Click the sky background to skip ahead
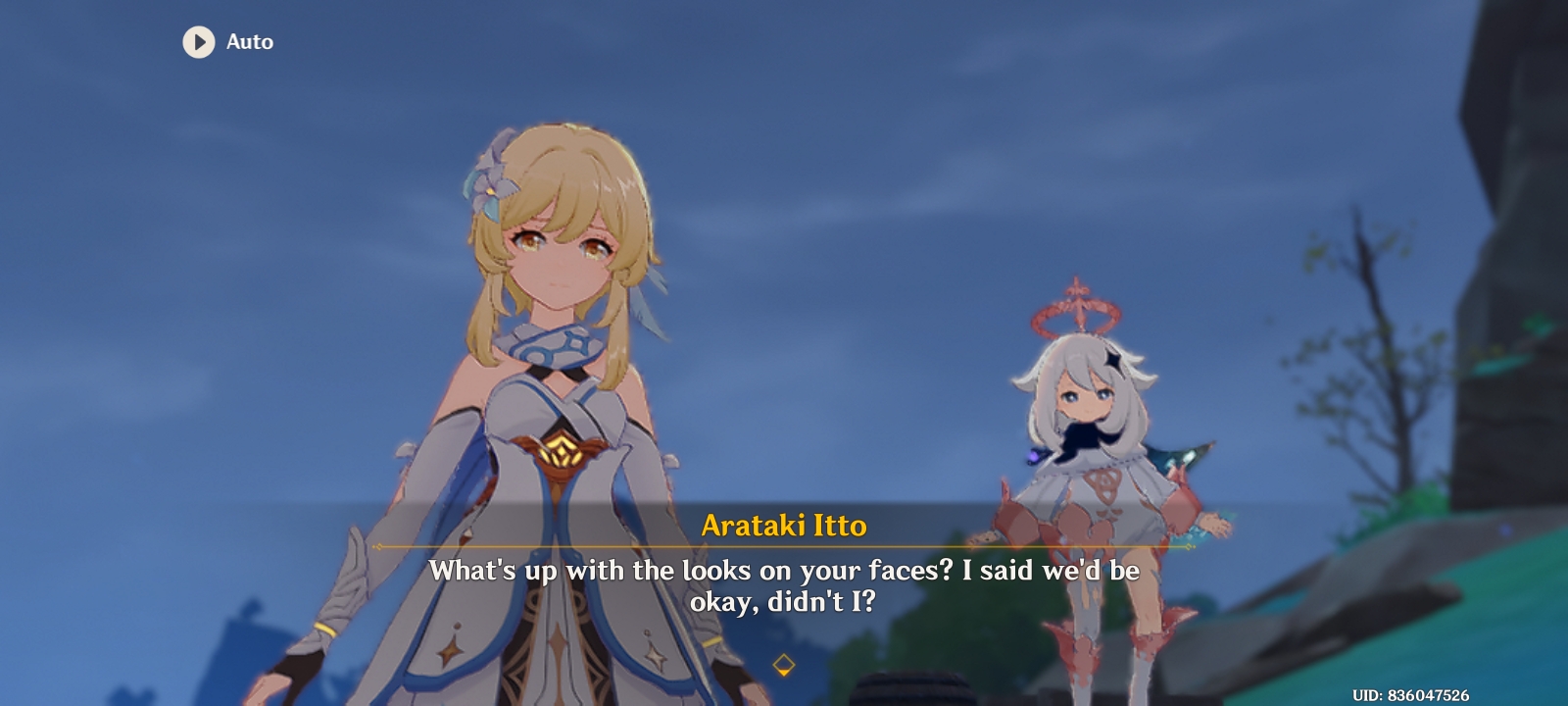1568x706 pixels. (x=882, y=147)
